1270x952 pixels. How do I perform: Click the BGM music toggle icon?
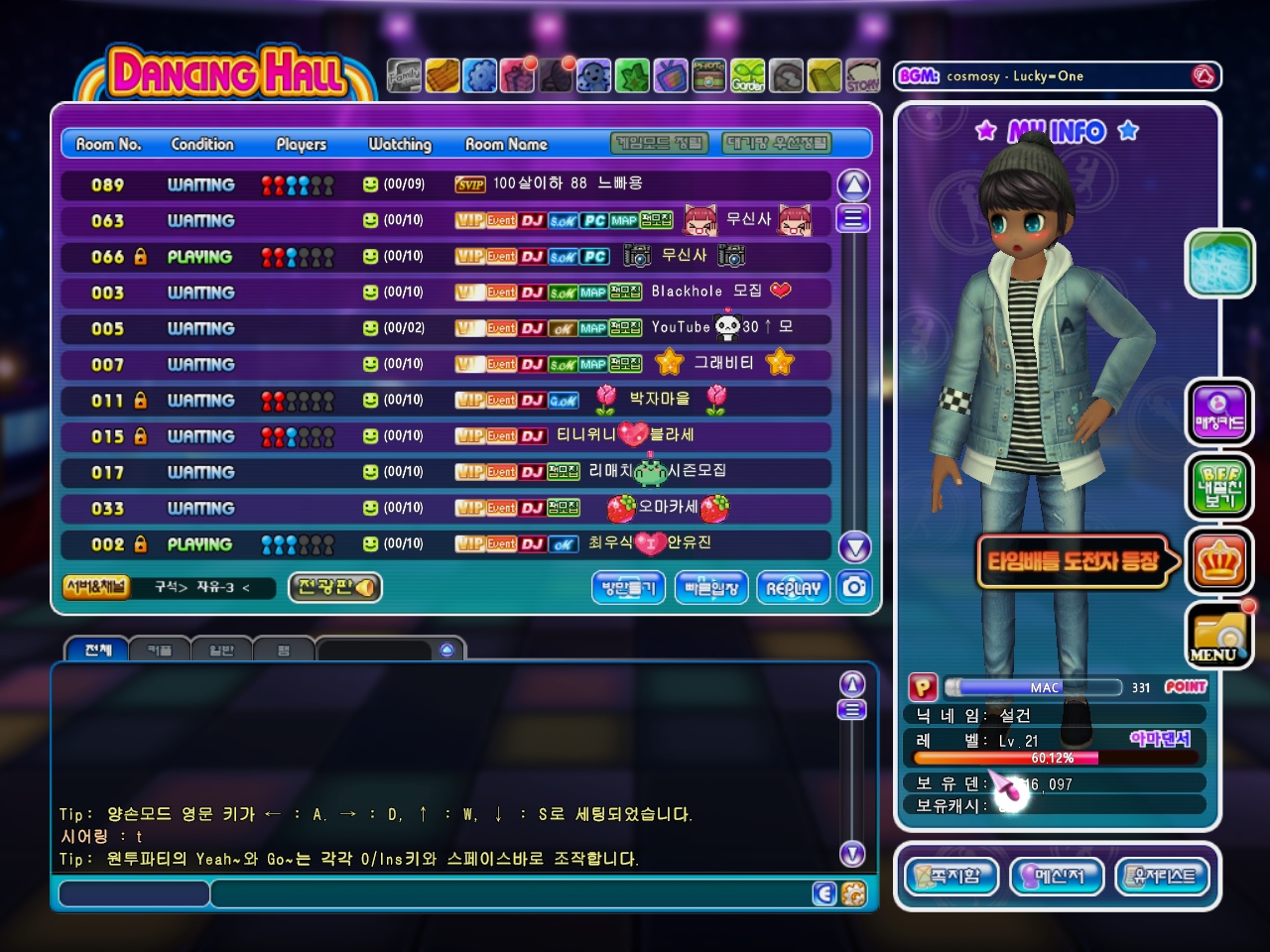[x=1203, y=76]
